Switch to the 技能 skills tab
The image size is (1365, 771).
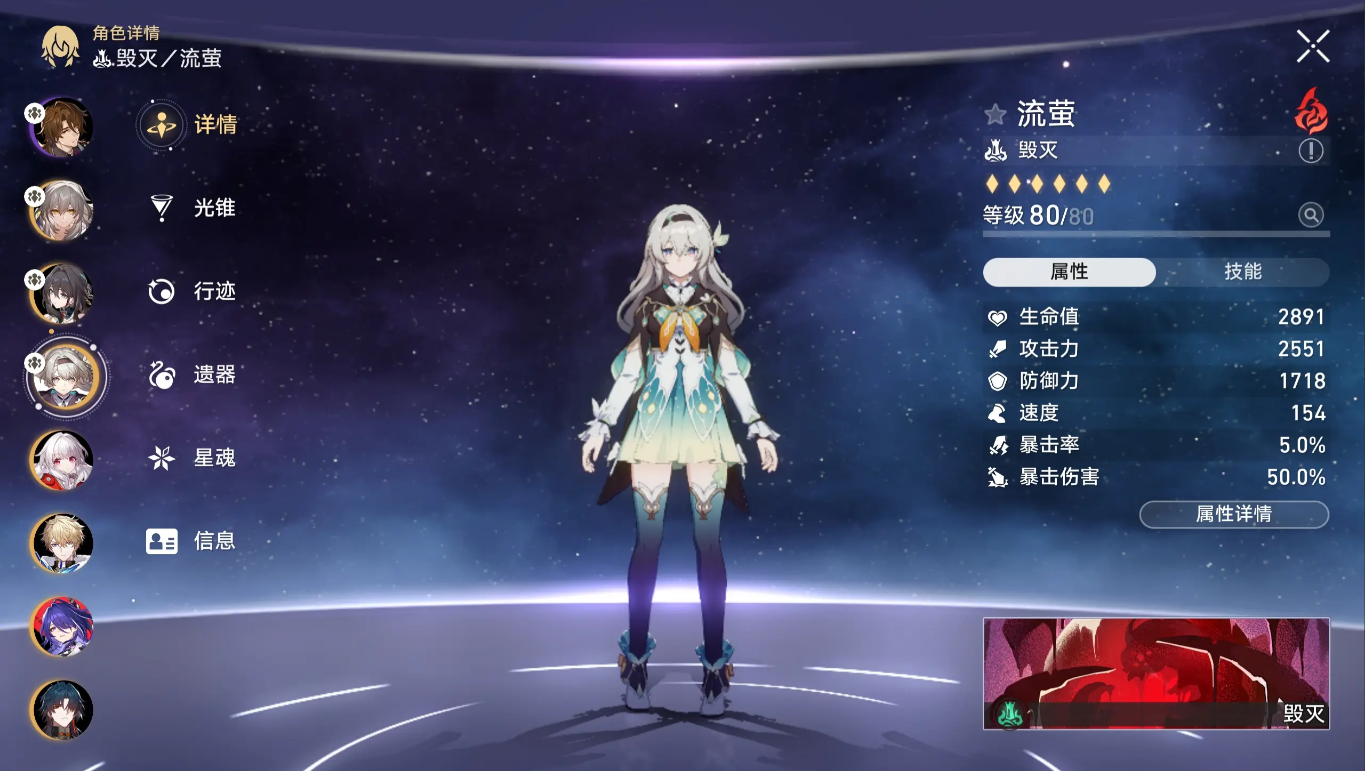point(1242,272)
